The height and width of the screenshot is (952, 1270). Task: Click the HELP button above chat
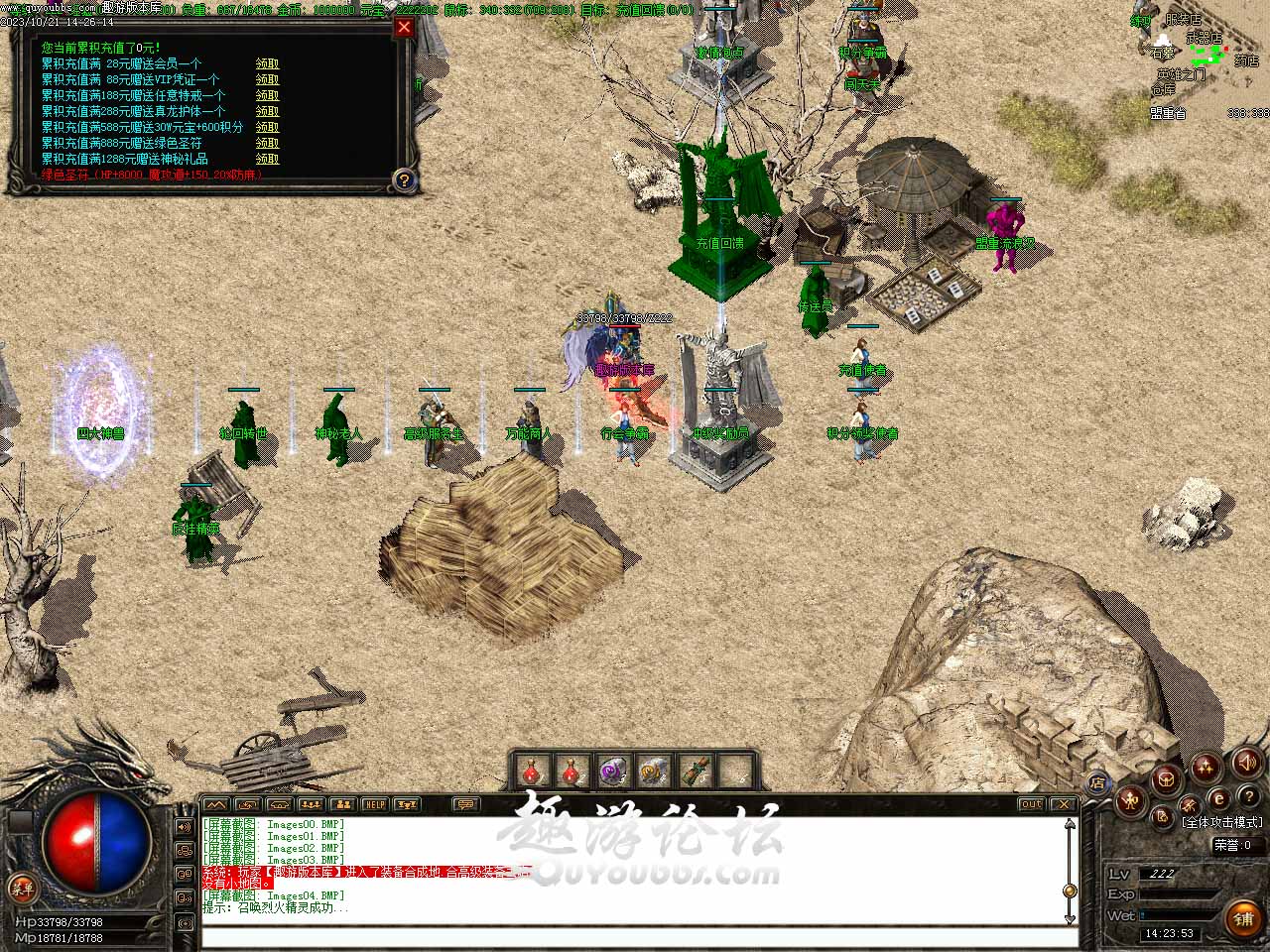coord(374,804)
